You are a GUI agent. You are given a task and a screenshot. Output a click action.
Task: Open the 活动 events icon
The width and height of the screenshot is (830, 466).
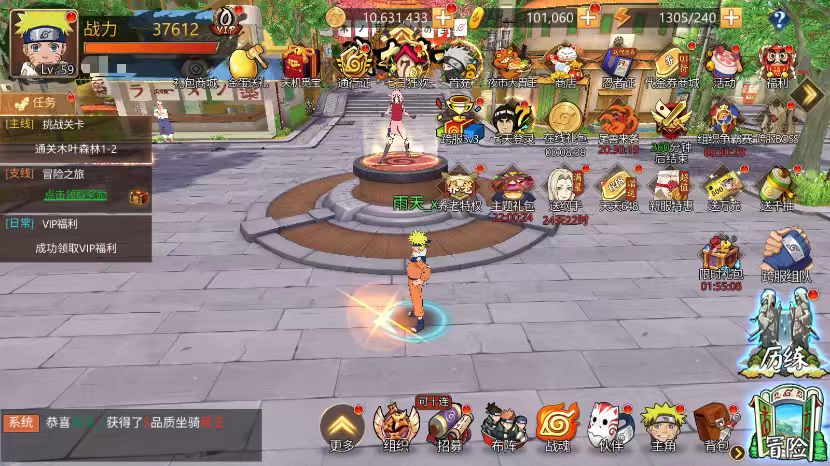[x=723, y=64]
